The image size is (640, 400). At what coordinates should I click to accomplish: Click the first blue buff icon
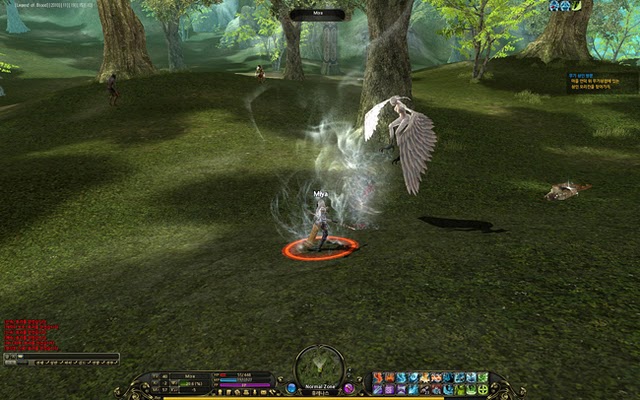(552, 6)
